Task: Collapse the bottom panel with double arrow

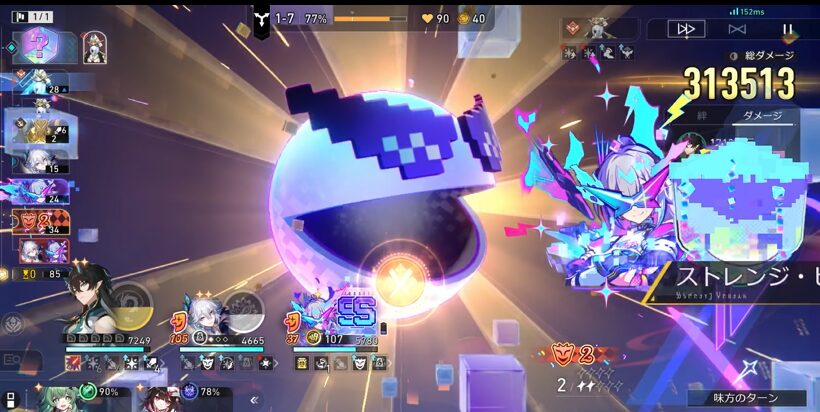Action: 254,399
